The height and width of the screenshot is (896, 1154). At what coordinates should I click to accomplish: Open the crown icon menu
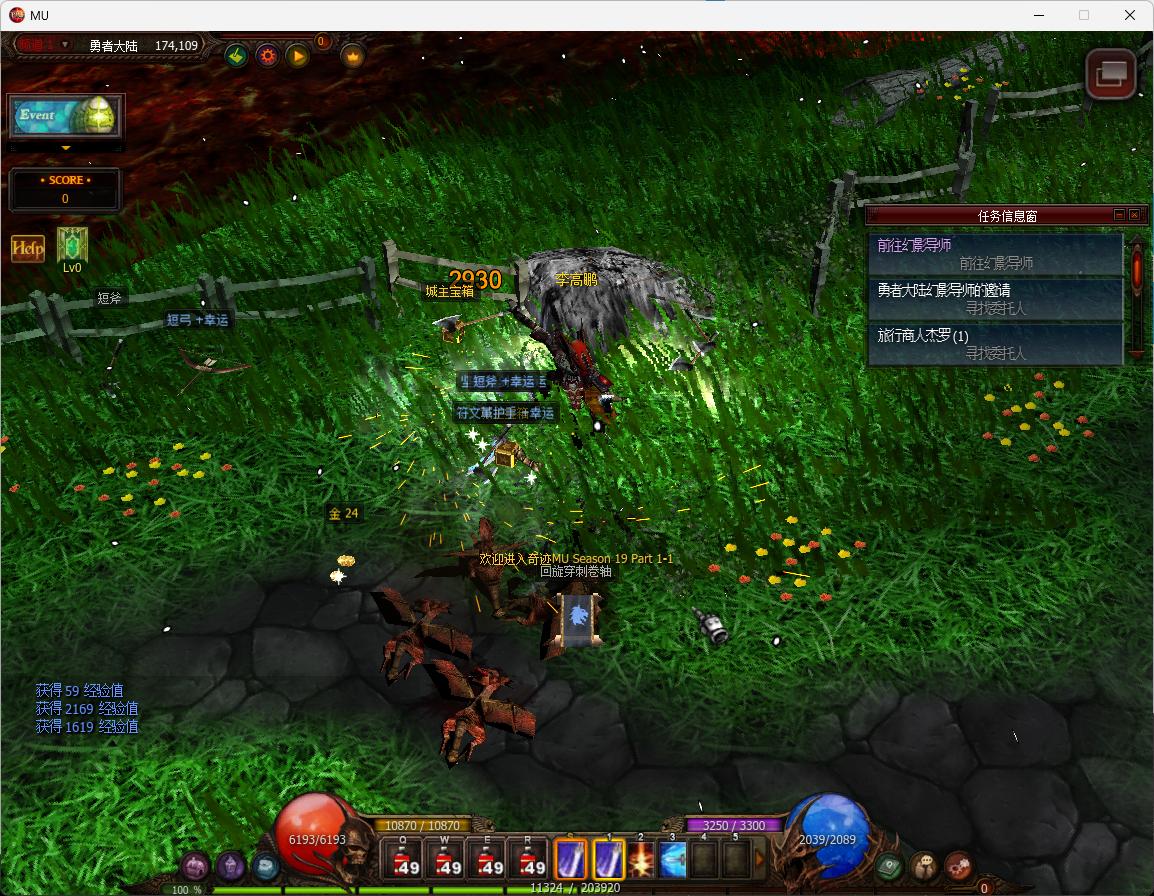[x=353, y=56]
